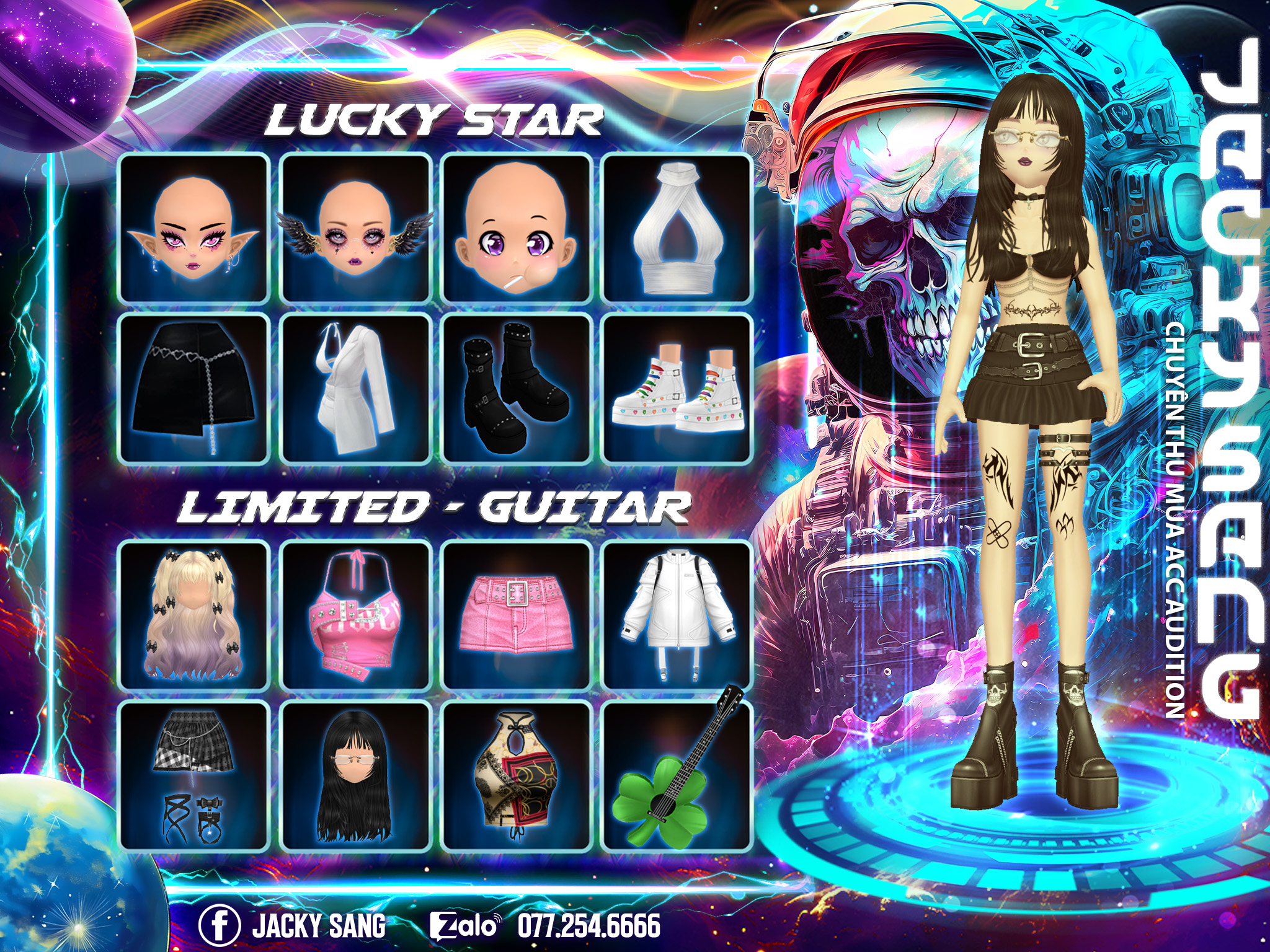Screen dimensions: 1270x952
Task: Pick the pink belted mini skirt
Action: click(516, 615)
